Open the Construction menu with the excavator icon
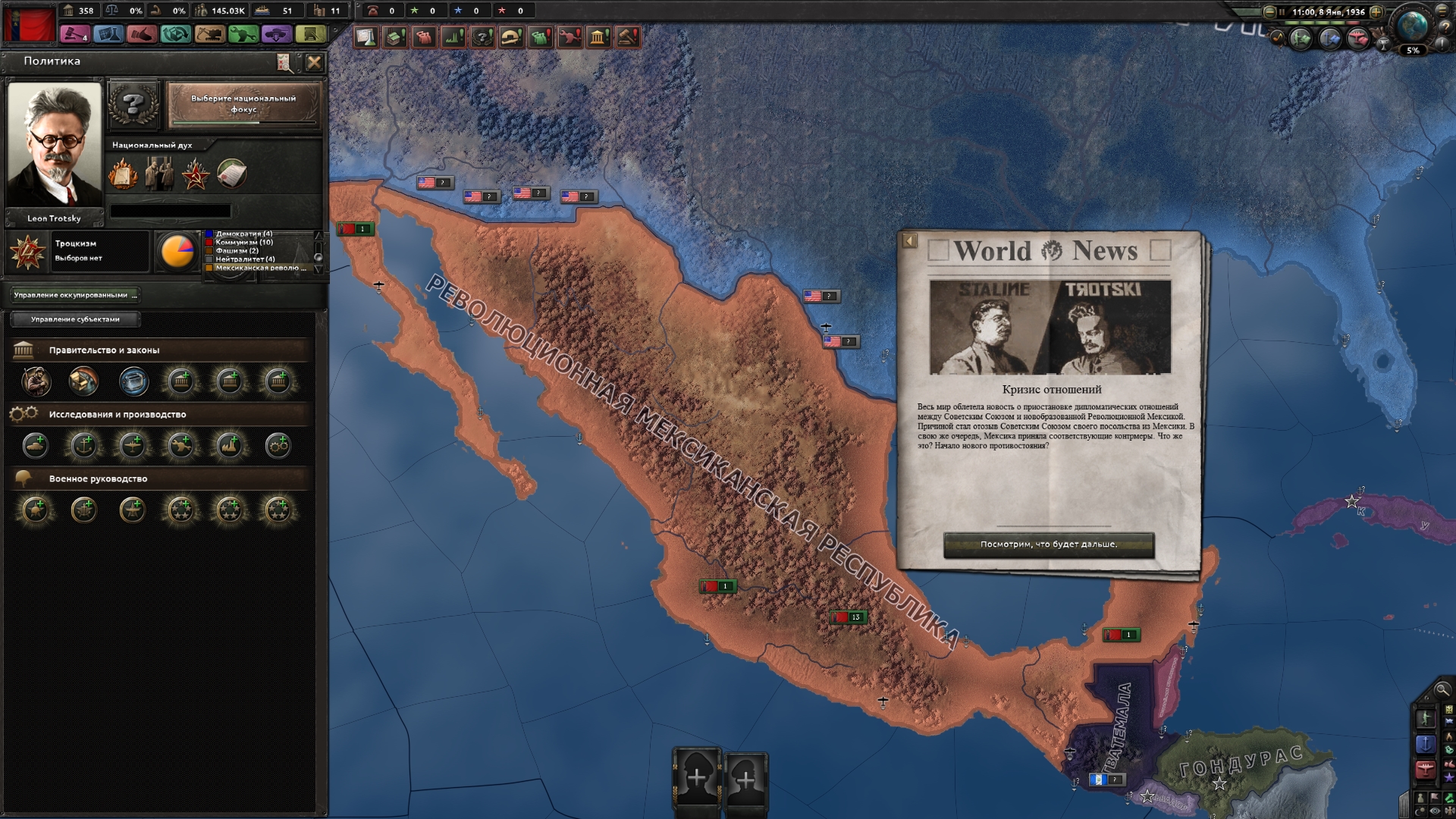 (x=207, y=33)
